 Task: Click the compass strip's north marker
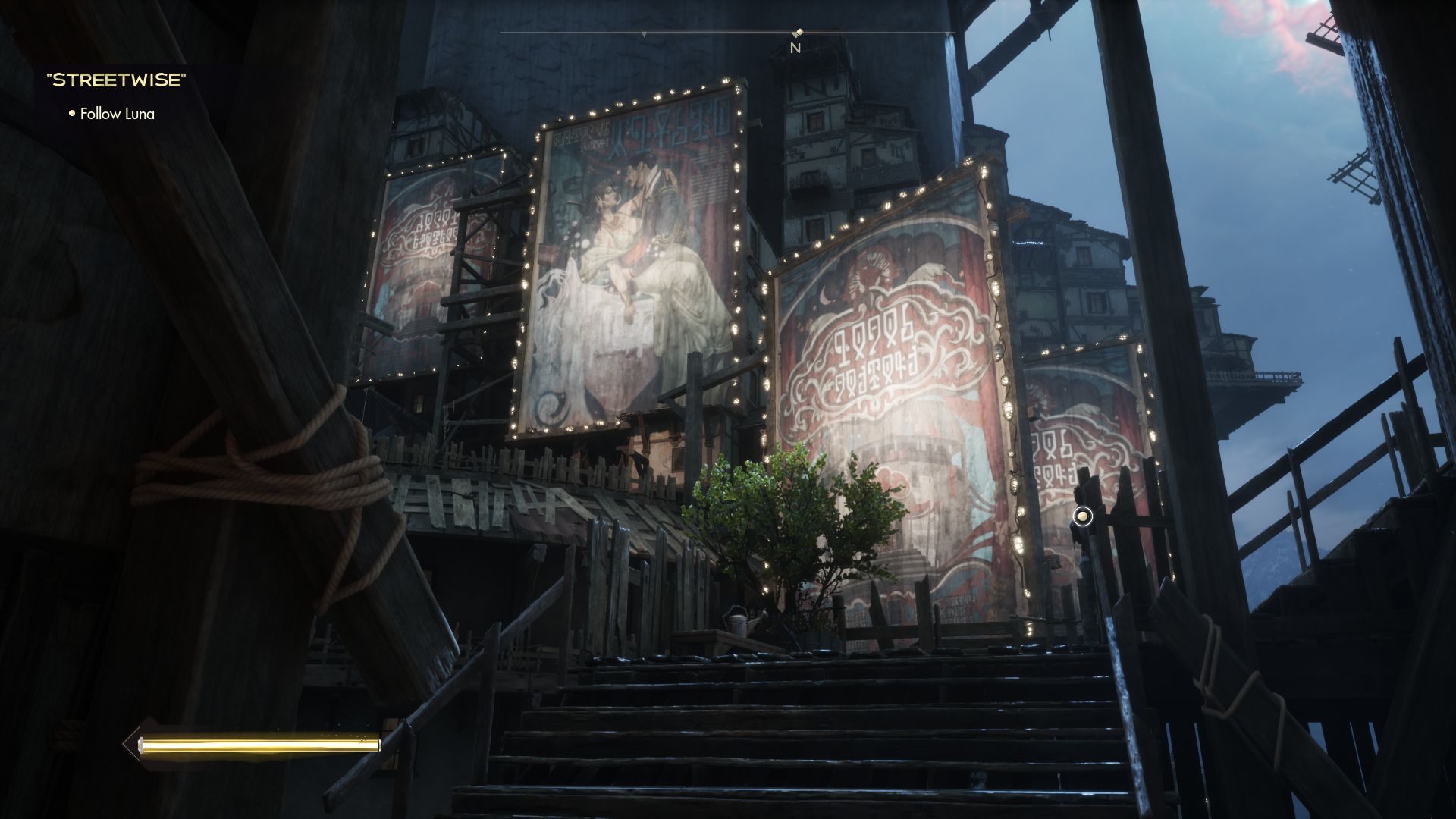click(x=795, y=47)
